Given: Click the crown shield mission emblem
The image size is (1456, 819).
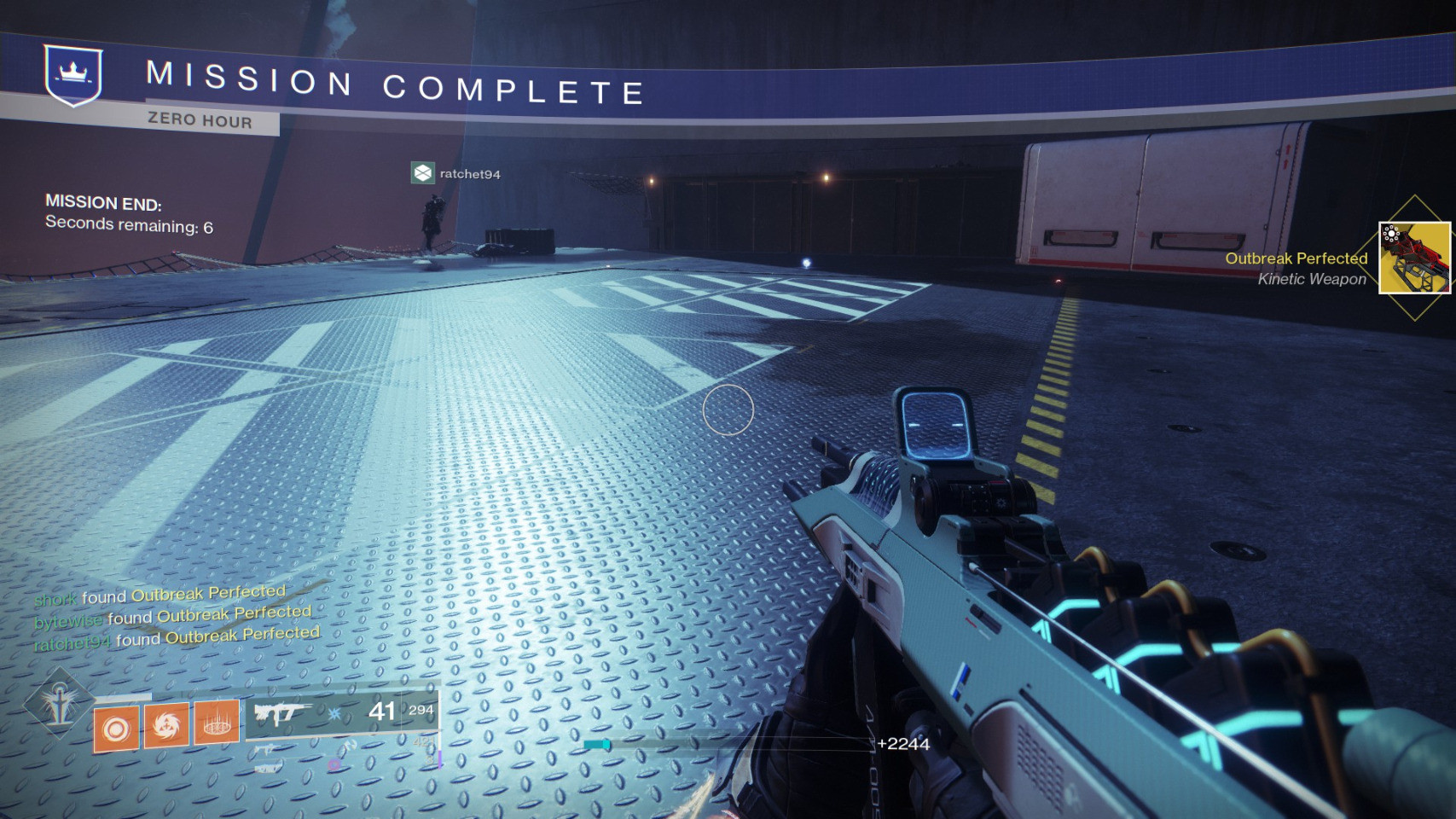Looking at the screenshot, I should [x=73, y=76].
